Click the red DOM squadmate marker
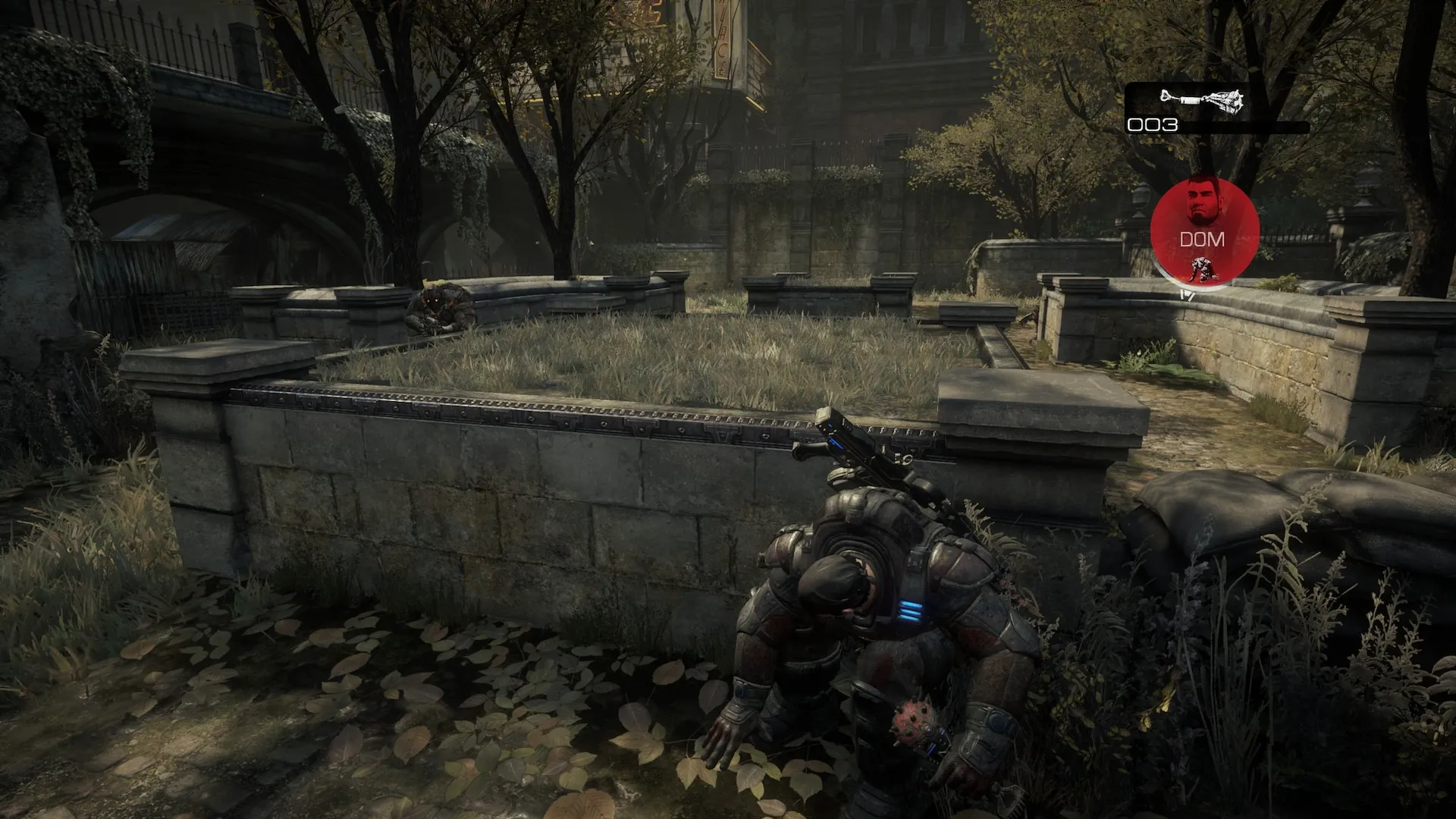This screenshot has height=819, width=1456. click(1204, 228)
